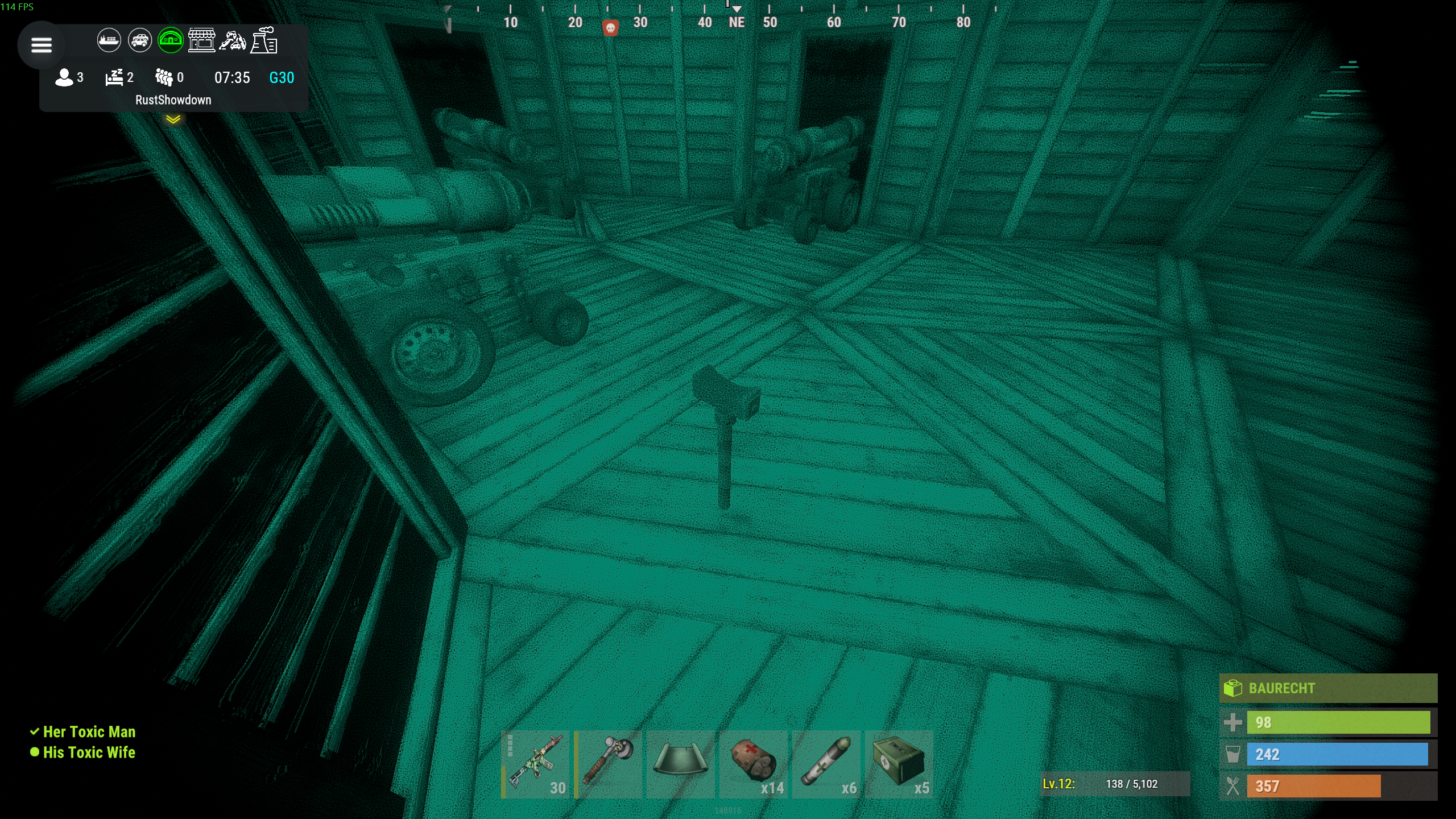Click team member His Toxic Wife
The image size is (1456, 819).
[89, 752]
